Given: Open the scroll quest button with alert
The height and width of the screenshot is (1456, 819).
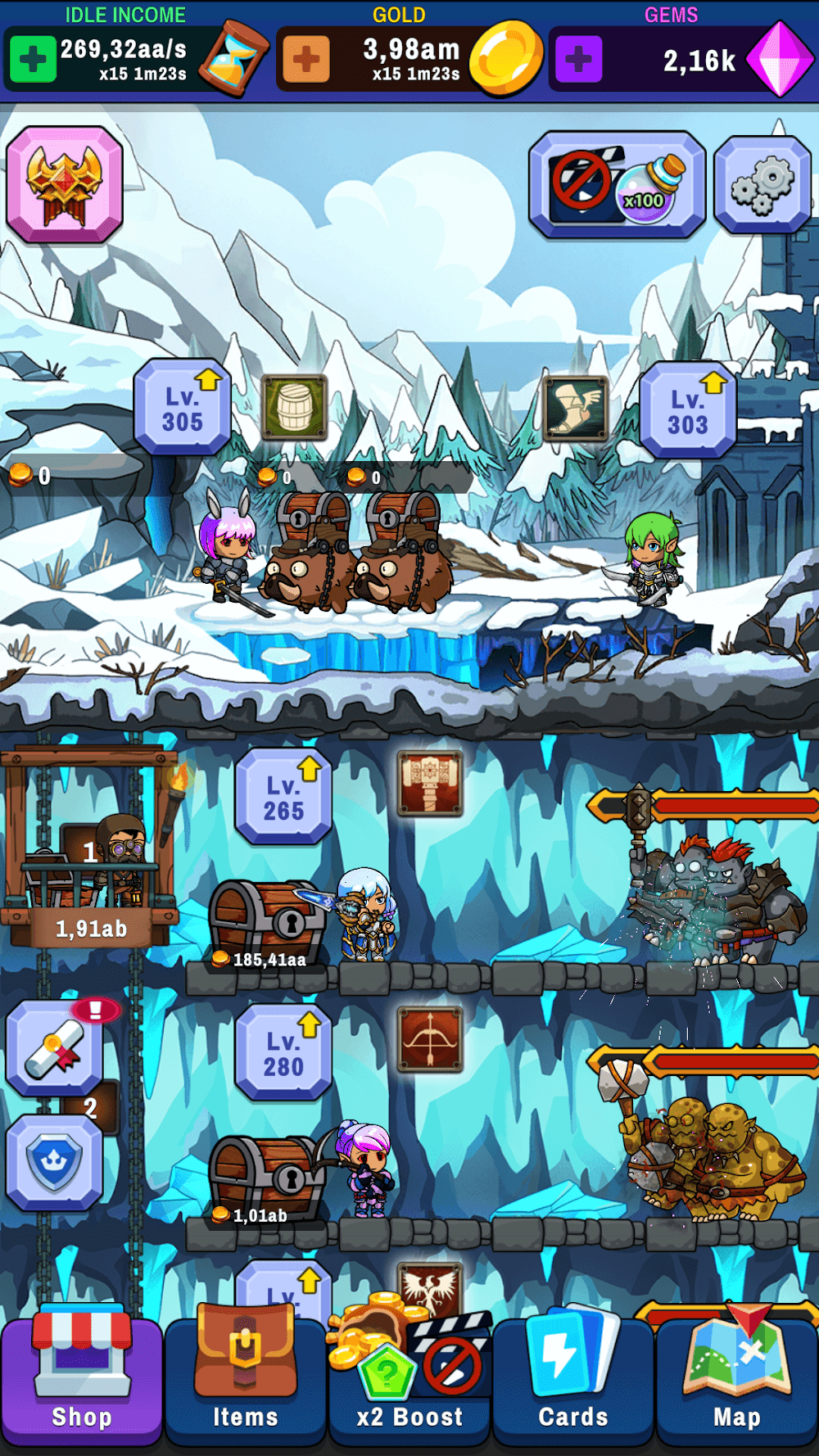Looking at the screenshot, I should point(55,1049).
